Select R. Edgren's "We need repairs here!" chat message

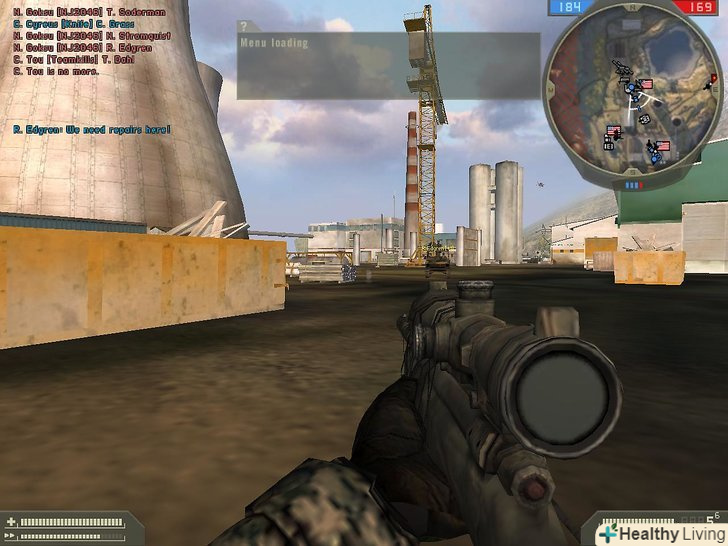(x=92, y=129)
